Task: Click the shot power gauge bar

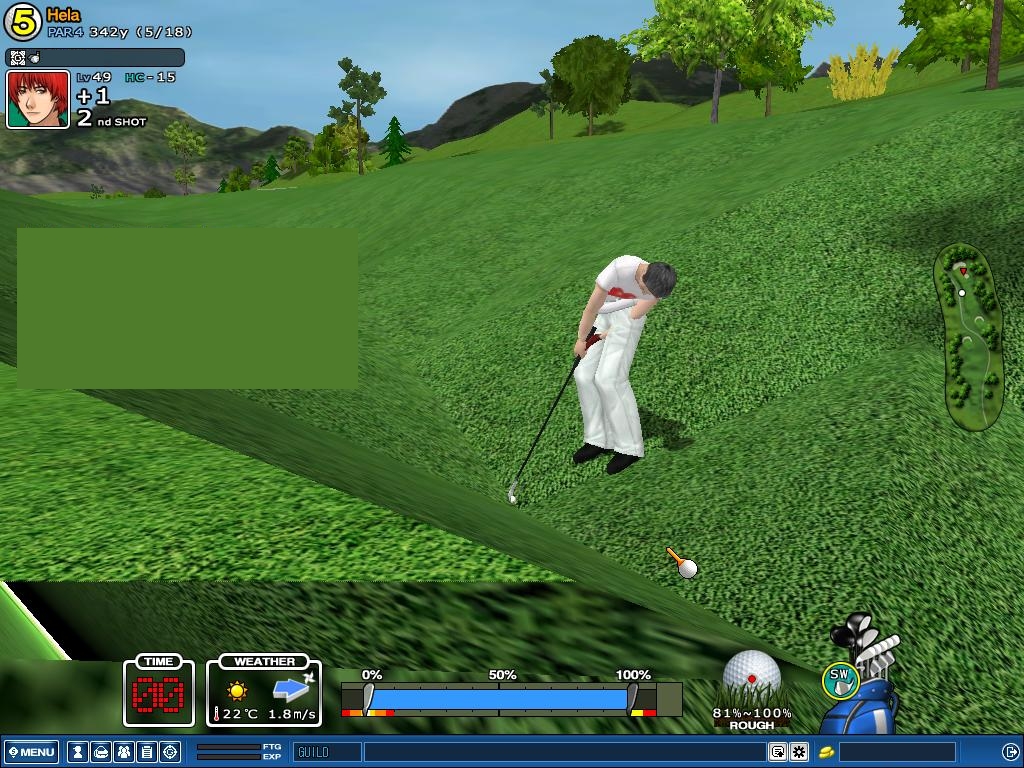Action: point(500,697)
